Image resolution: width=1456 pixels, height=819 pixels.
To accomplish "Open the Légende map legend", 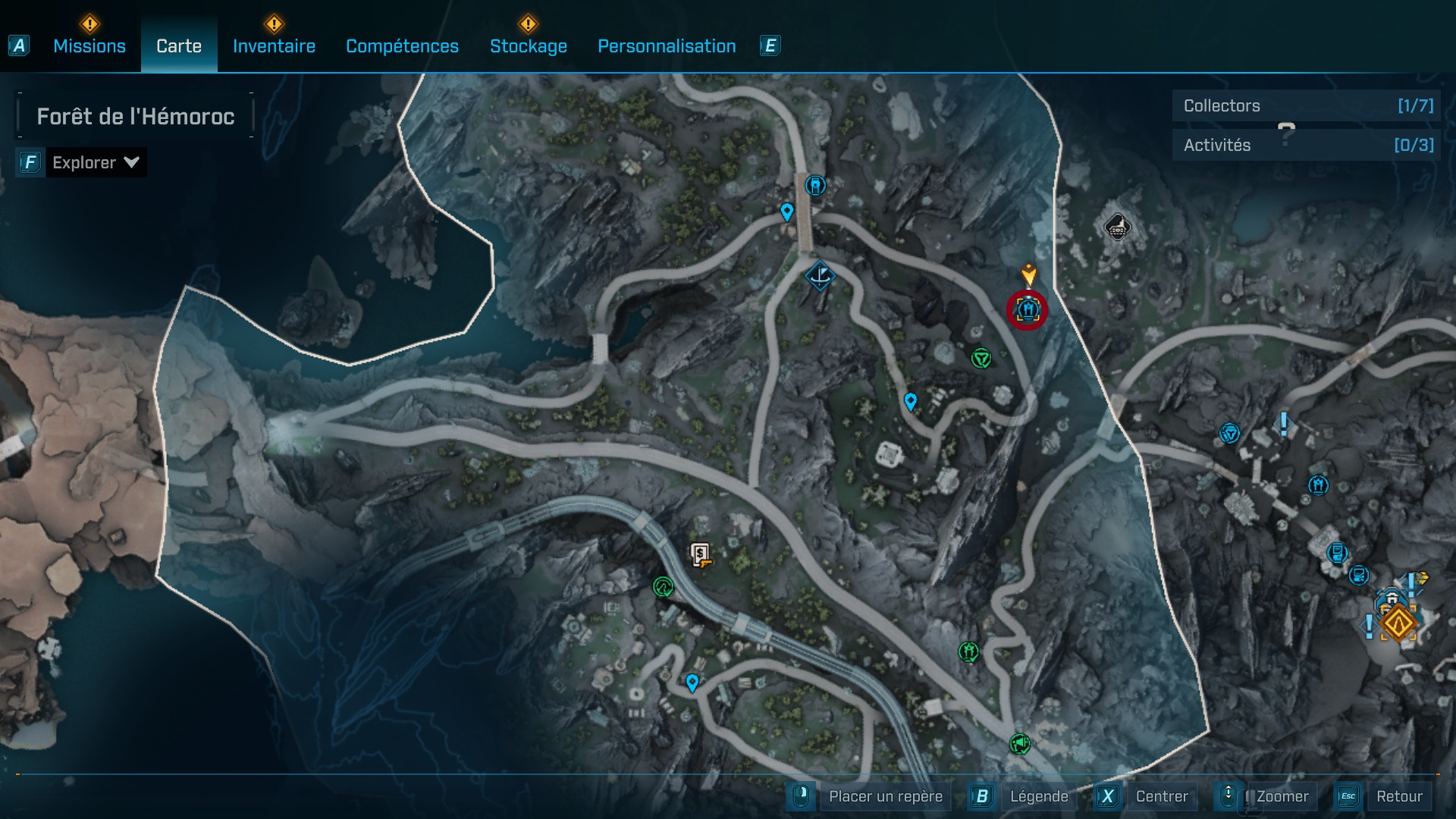I will point(1038,796).
